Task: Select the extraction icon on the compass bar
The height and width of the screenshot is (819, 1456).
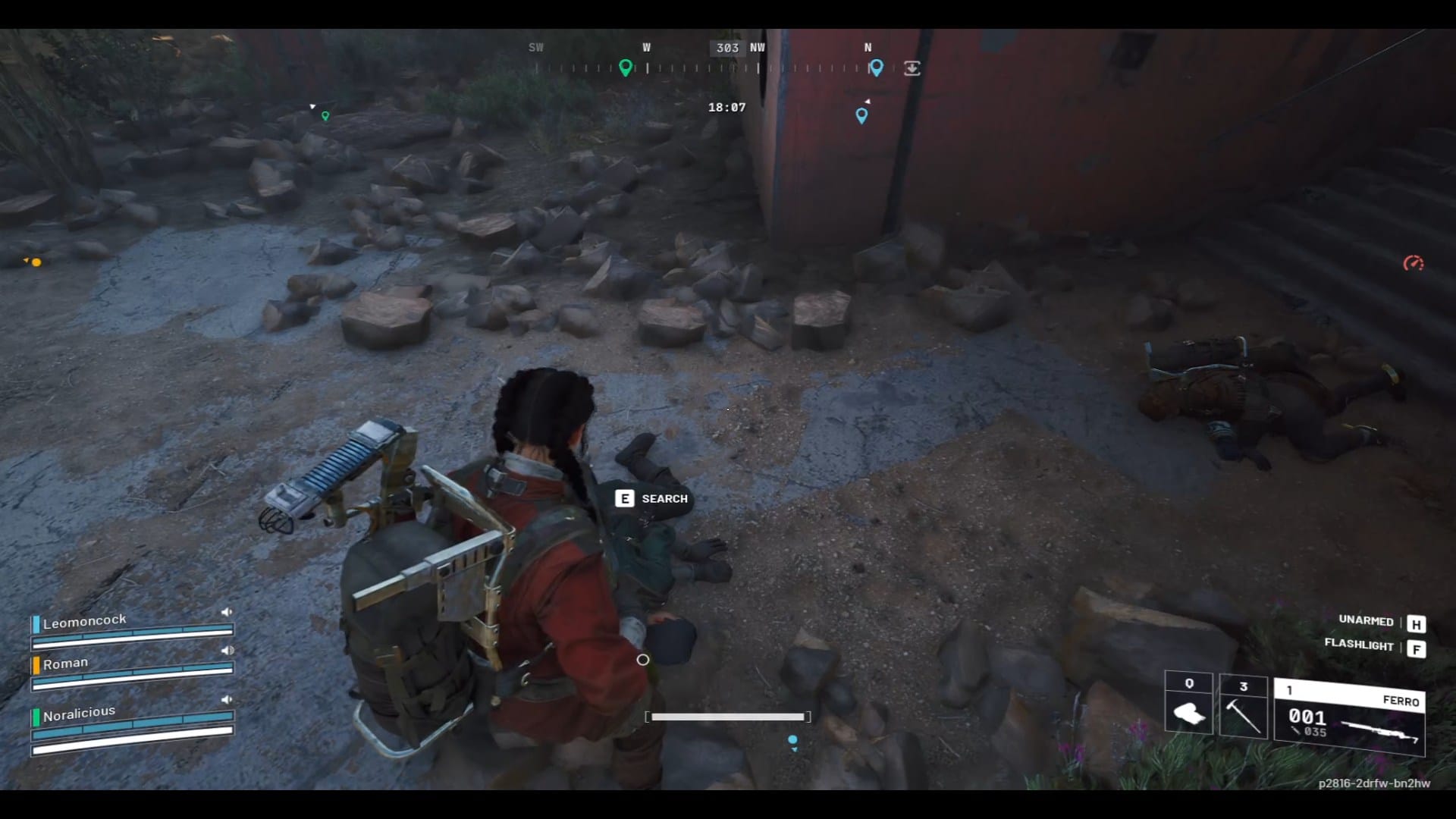Action: (912, 68)
